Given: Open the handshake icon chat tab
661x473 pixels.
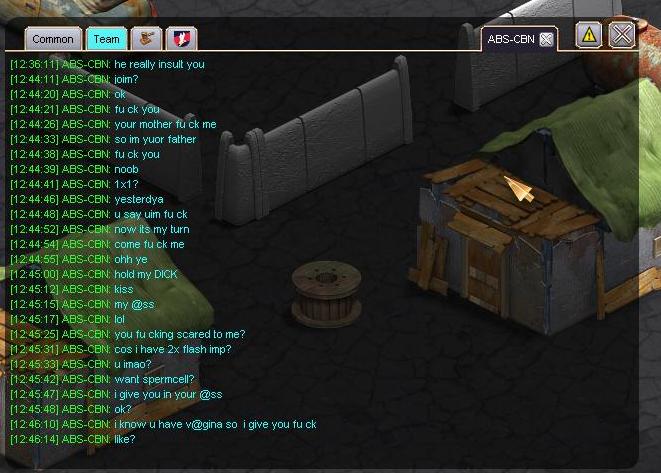Looking at the screenshot, I should (146, 39).
